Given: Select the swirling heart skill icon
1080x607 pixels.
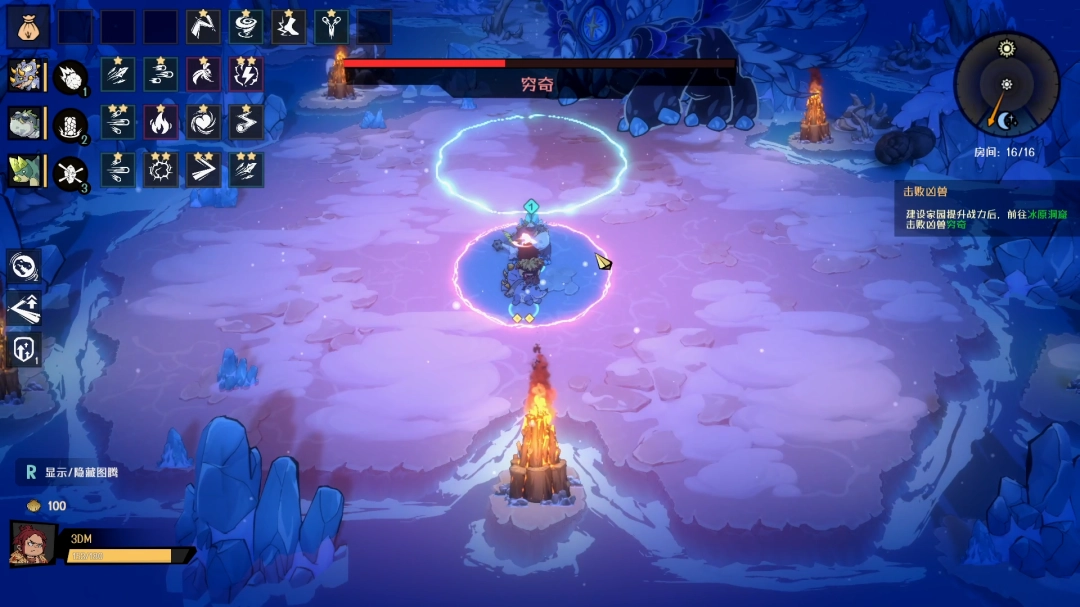Looking at the screenshot, I should [x=203, y=122].
